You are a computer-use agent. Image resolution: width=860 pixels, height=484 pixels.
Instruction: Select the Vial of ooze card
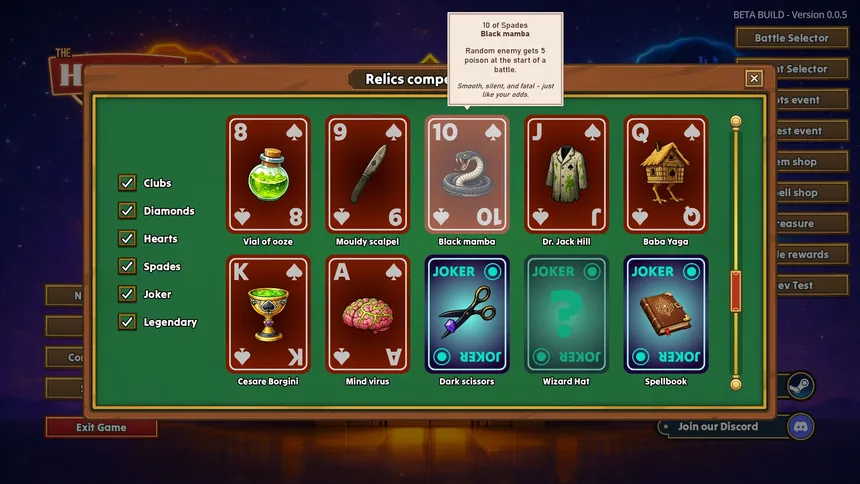point(268,174)
